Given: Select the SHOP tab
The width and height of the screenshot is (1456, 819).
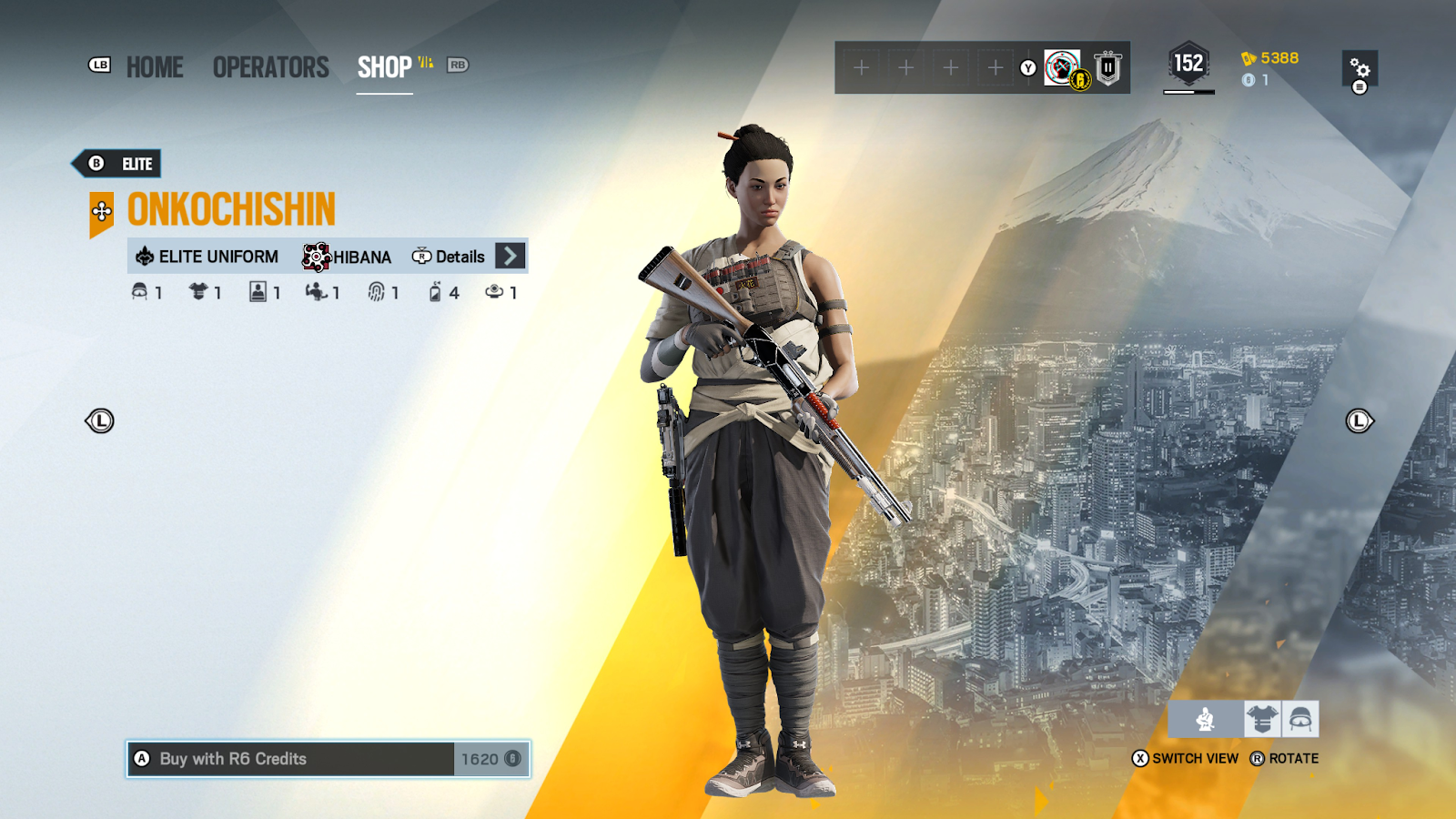Looking at the screenshot, I should 384,67.
